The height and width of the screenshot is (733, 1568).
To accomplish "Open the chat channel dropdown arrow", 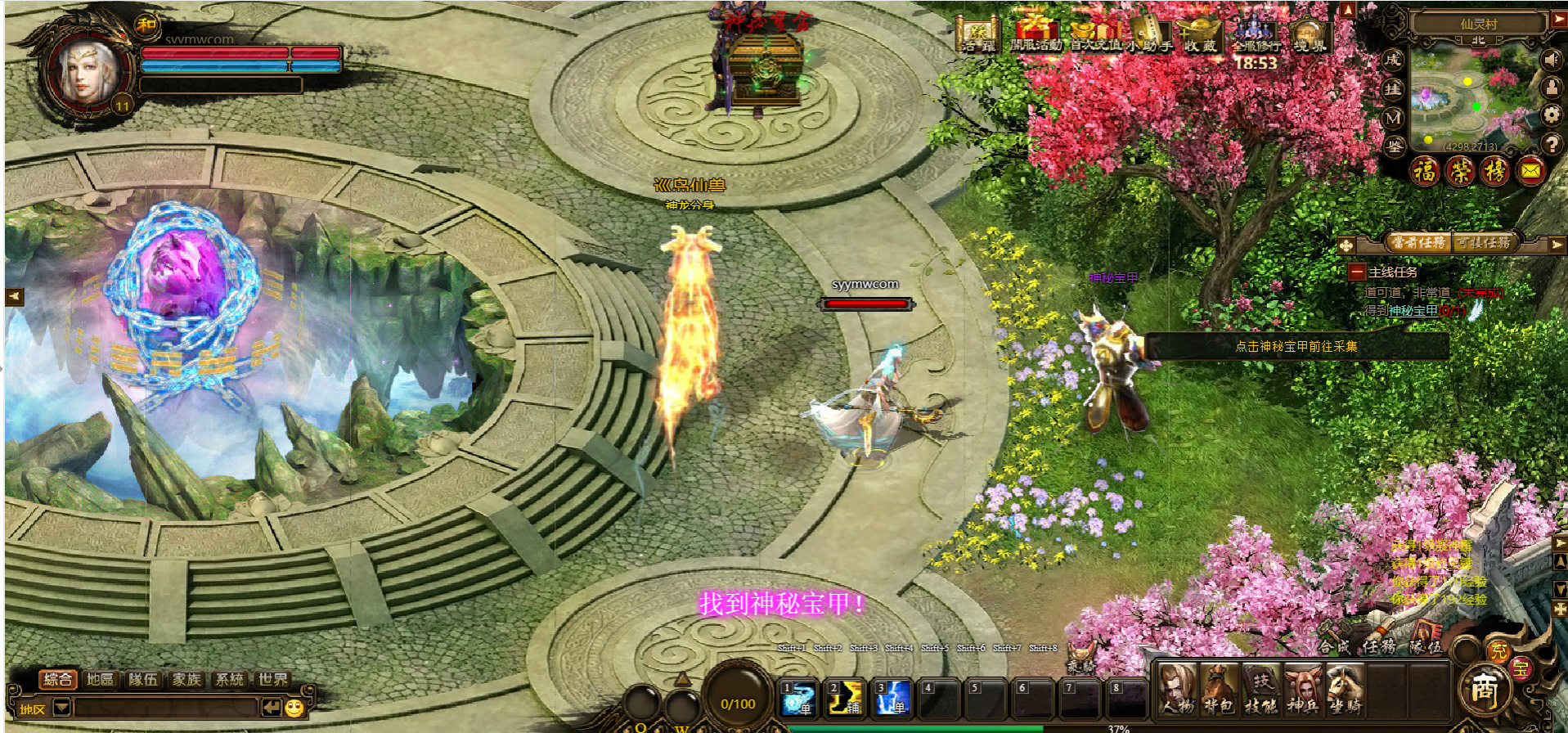I will 62,707.
